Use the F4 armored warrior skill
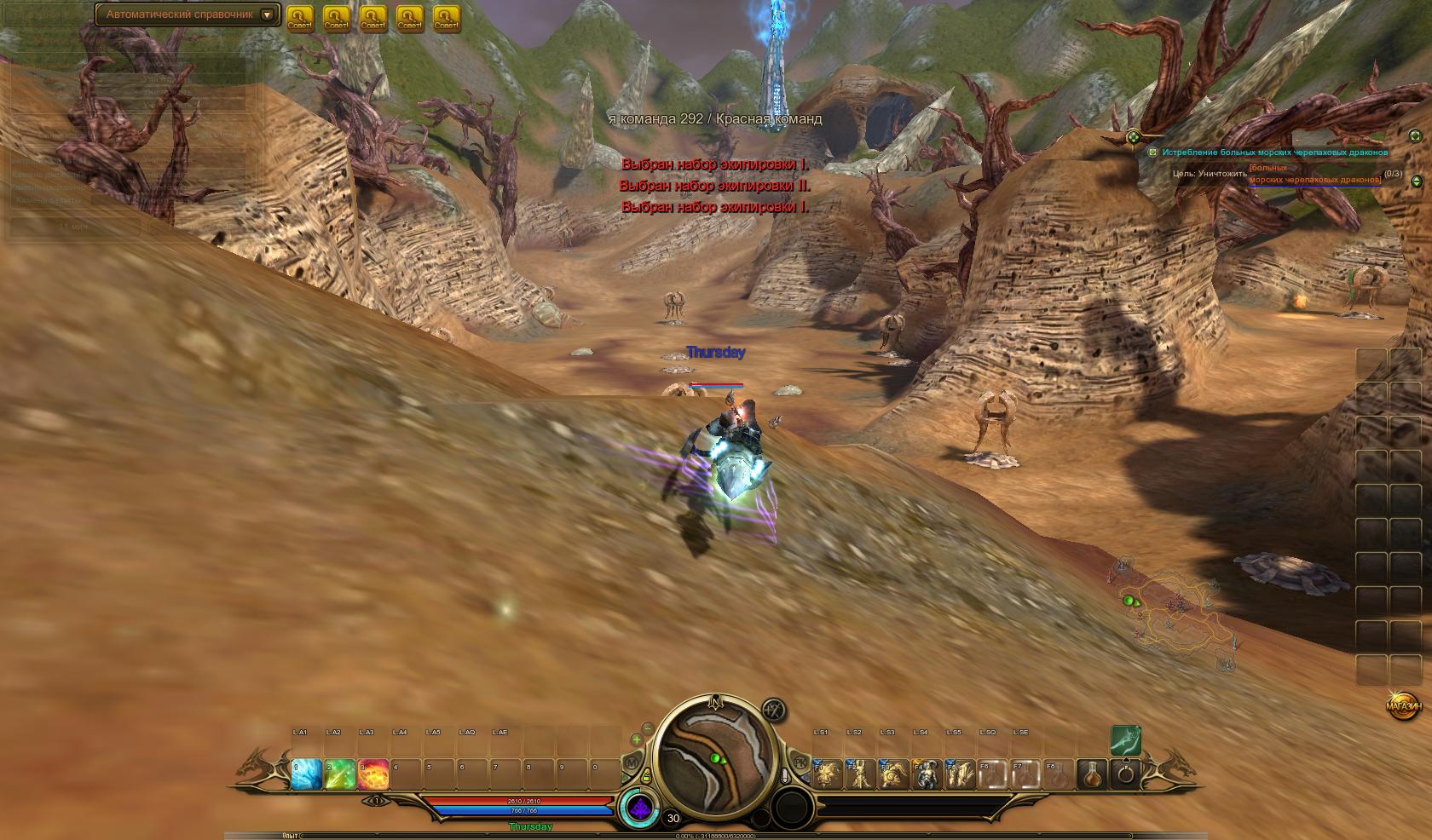The width and height of the screenshot is (1432, 840). [x=927, y=774]
